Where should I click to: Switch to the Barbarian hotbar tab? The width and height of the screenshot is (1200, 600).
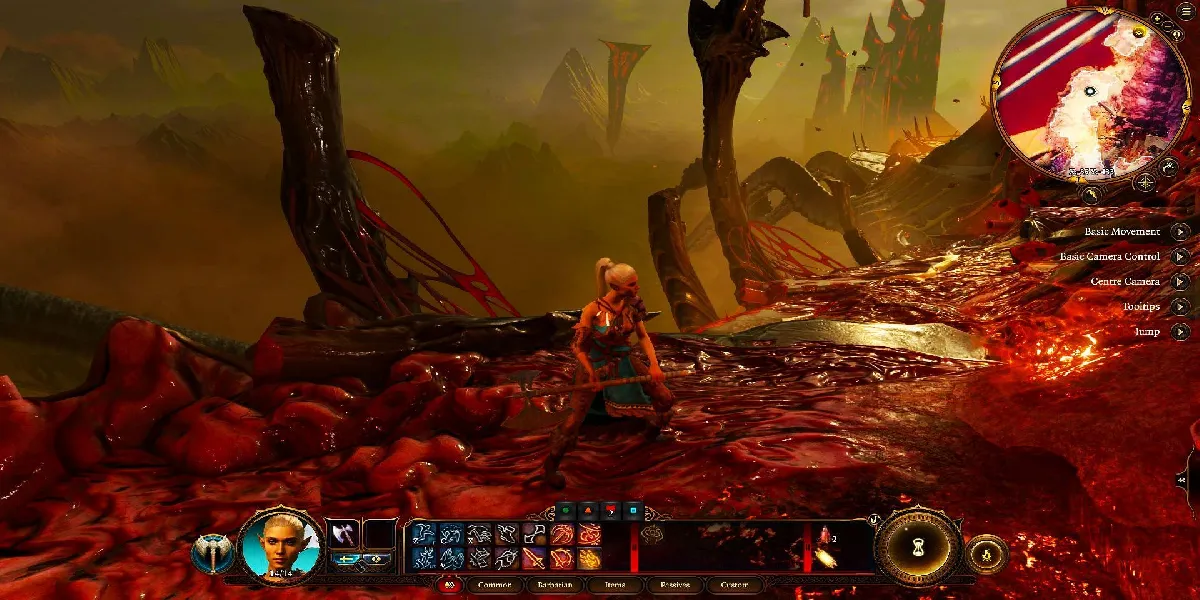(553, 585)
